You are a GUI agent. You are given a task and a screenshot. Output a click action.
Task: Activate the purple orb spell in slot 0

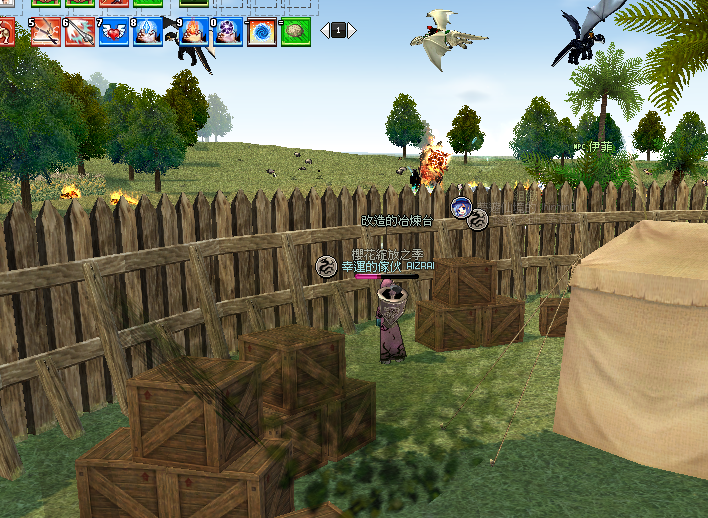click(x=227, y=31)
